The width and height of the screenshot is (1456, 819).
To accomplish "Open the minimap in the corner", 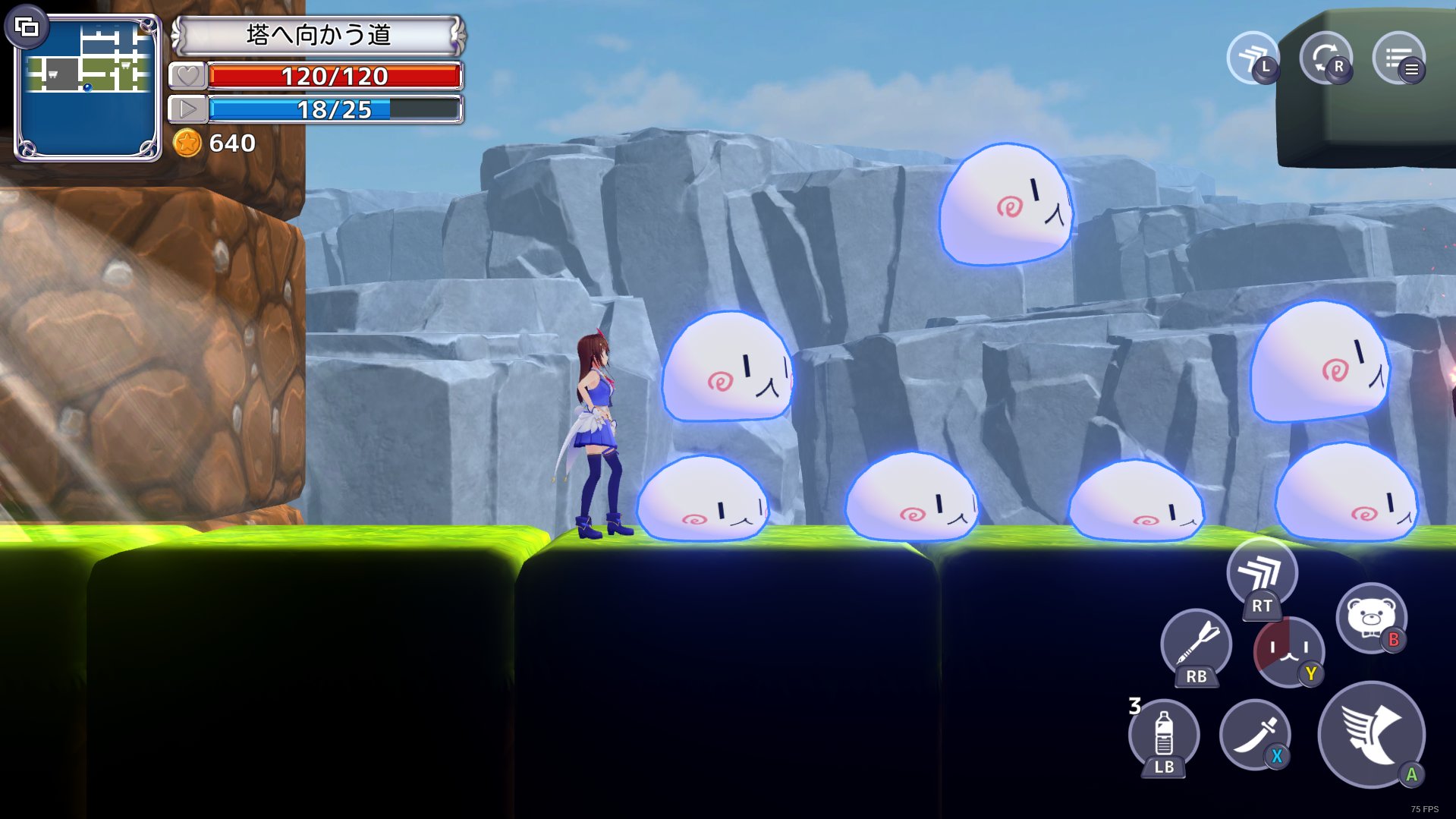I will 88,89.
